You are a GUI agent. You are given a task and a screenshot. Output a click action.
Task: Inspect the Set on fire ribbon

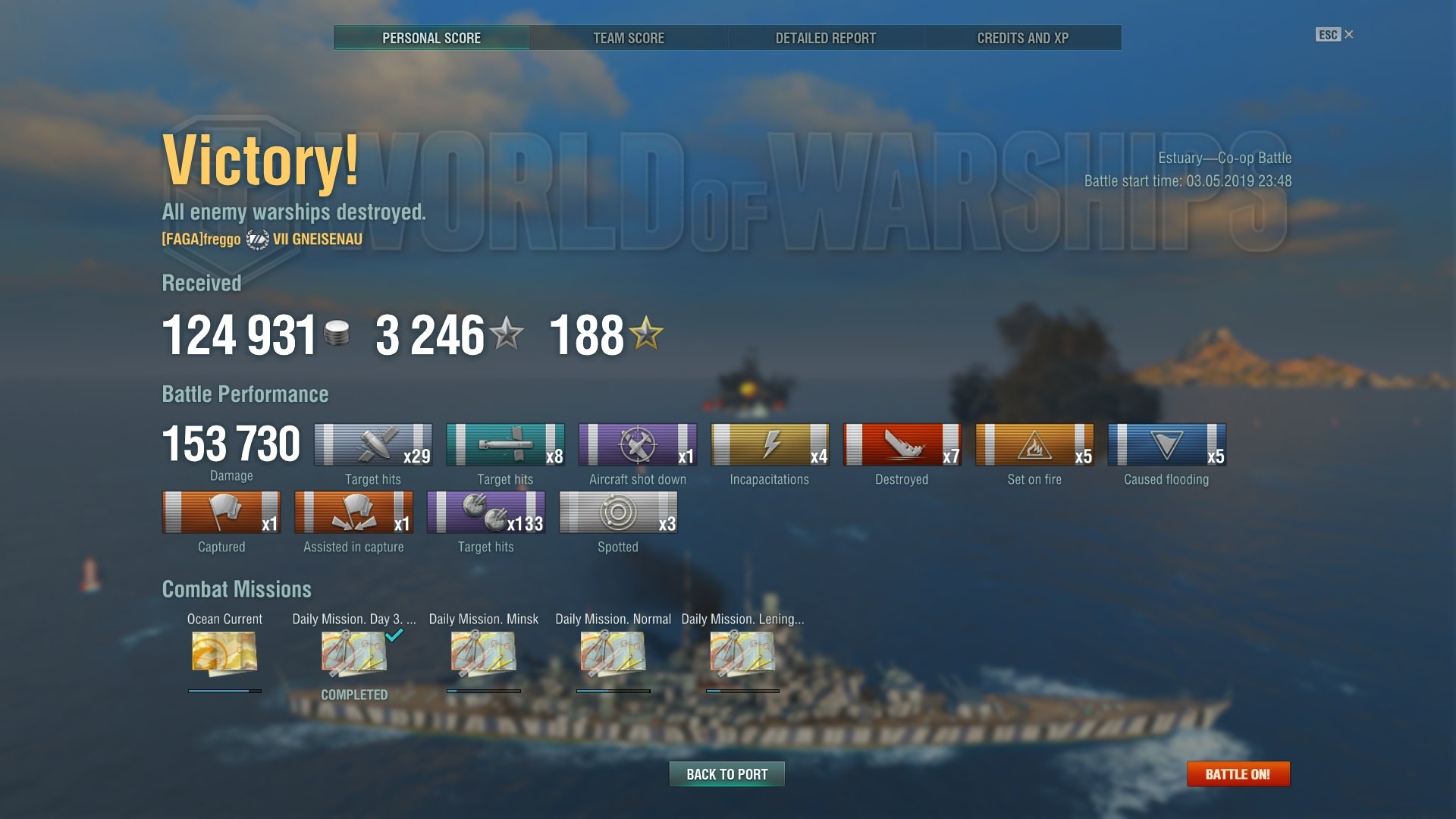click(x=1034, y=444)
